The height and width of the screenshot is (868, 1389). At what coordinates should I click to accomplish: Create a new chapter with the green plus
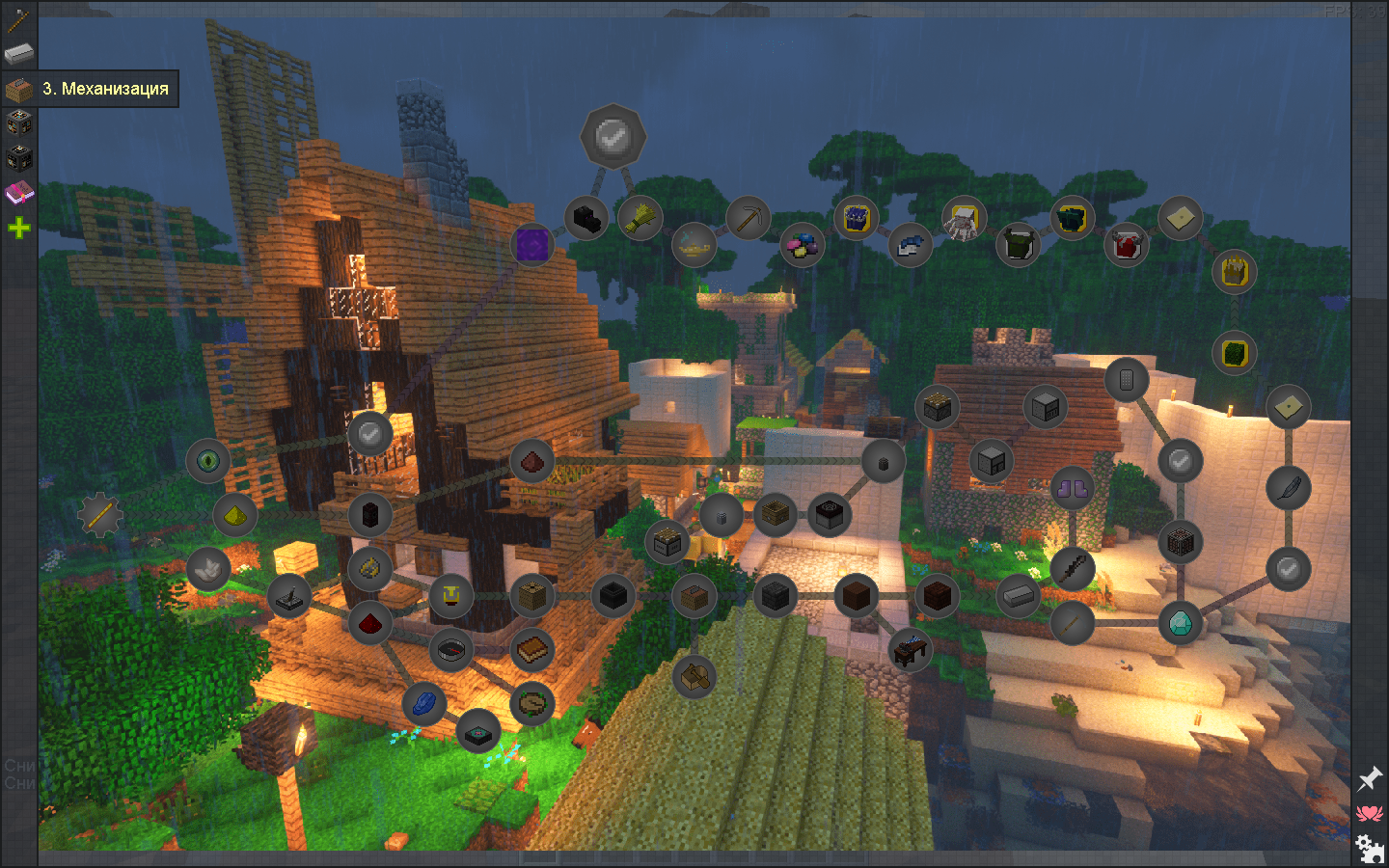click(x=19, y=227)
